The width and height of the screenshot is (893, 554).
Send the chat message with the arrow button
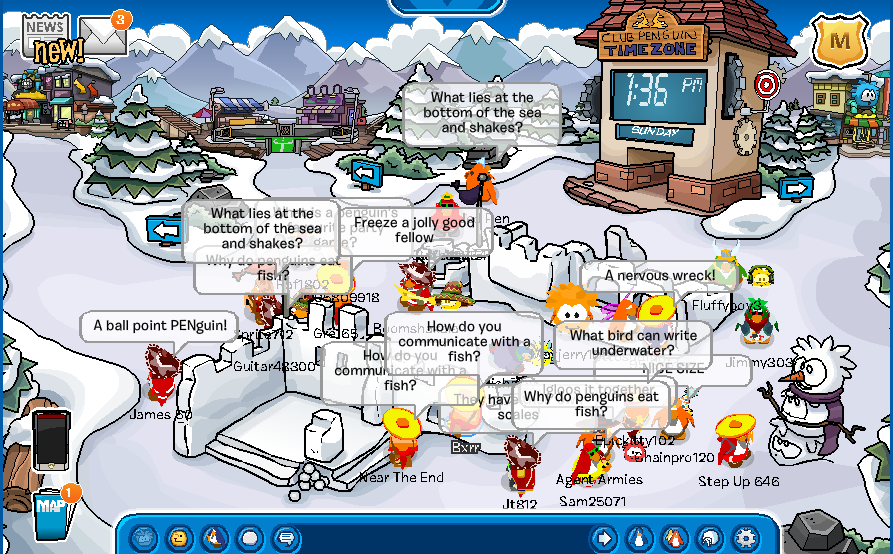(603, 538)
